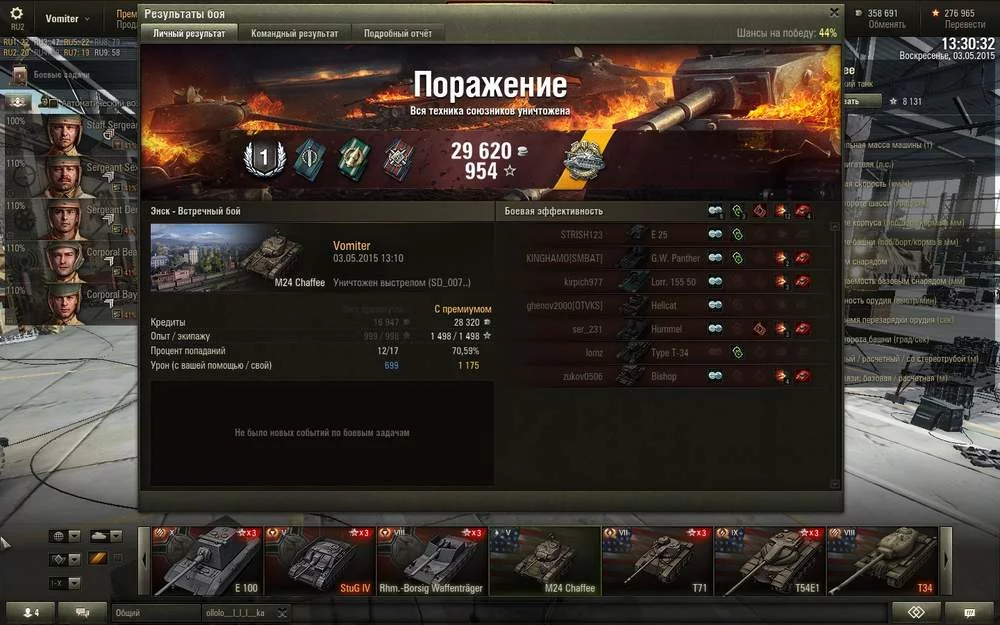Select the Личный результат tab

[x=189, y=33]
